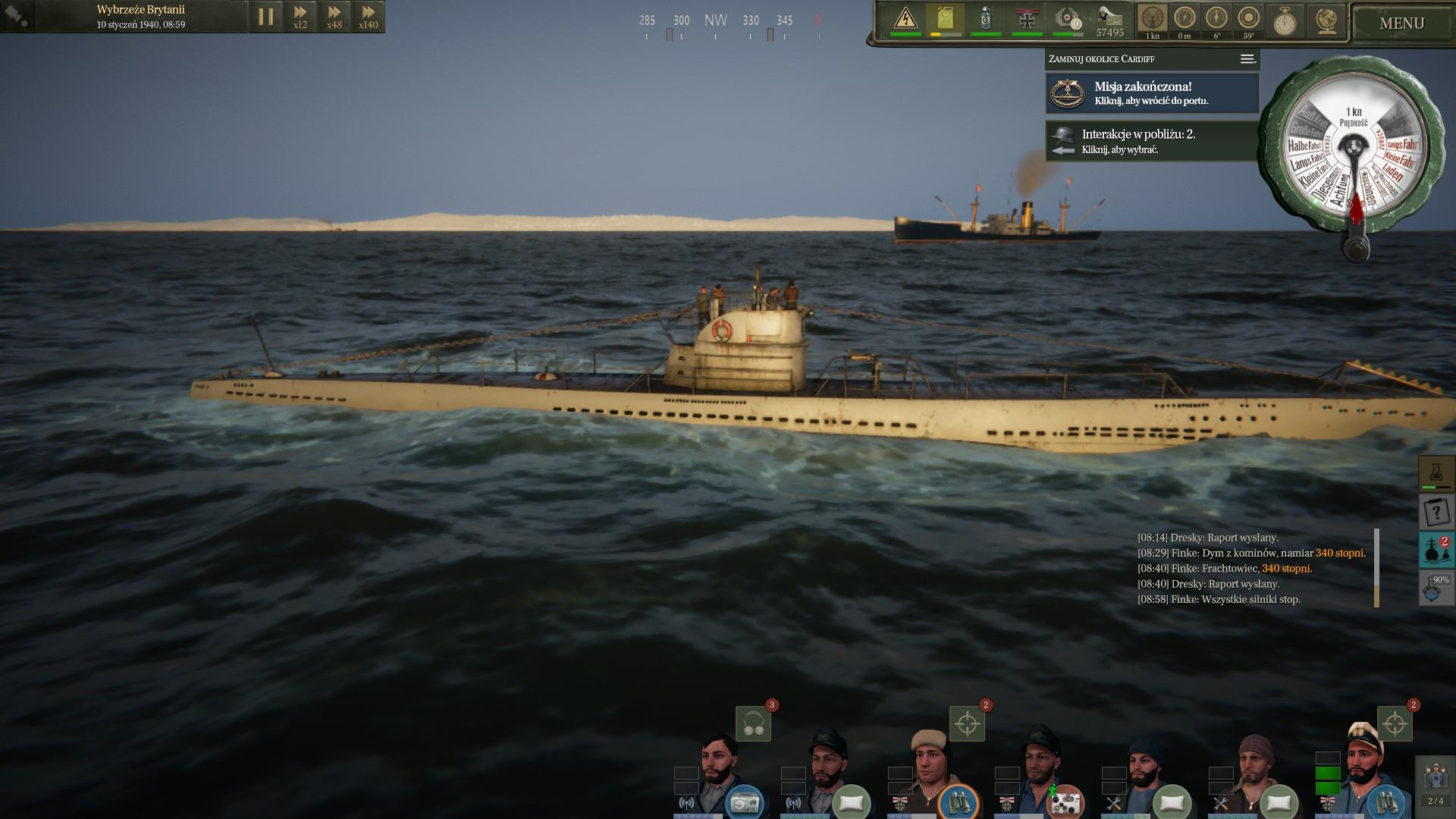This screenshot has width=1456, height=819.
Task: Pause the game time
Action: (x=265, y=17)
